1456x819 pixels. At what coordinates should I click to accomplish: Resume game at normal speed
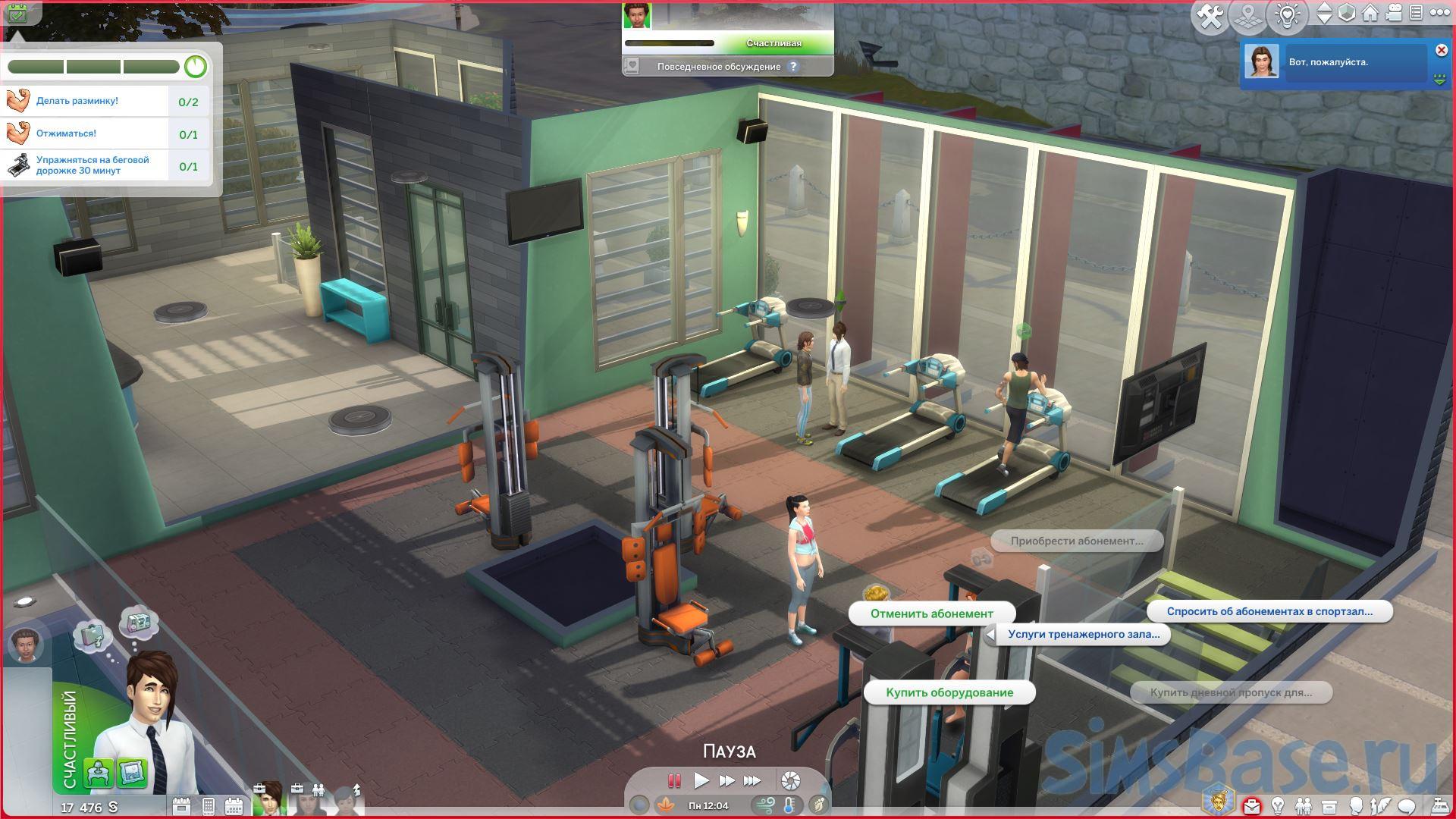click(701, 780)
